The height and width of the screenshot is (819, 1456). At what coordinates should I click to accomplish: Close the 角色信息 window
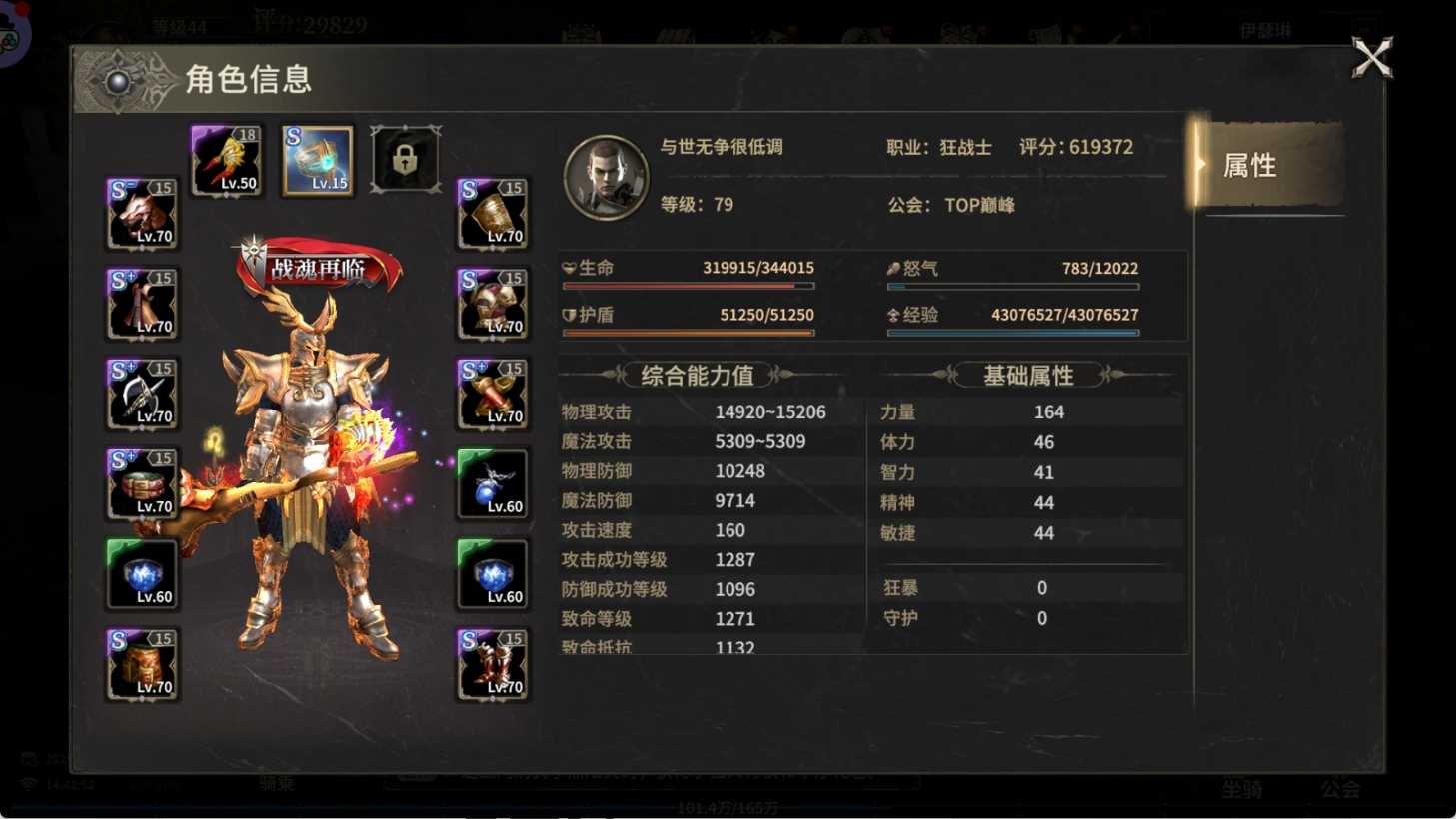click(1373, 58)
